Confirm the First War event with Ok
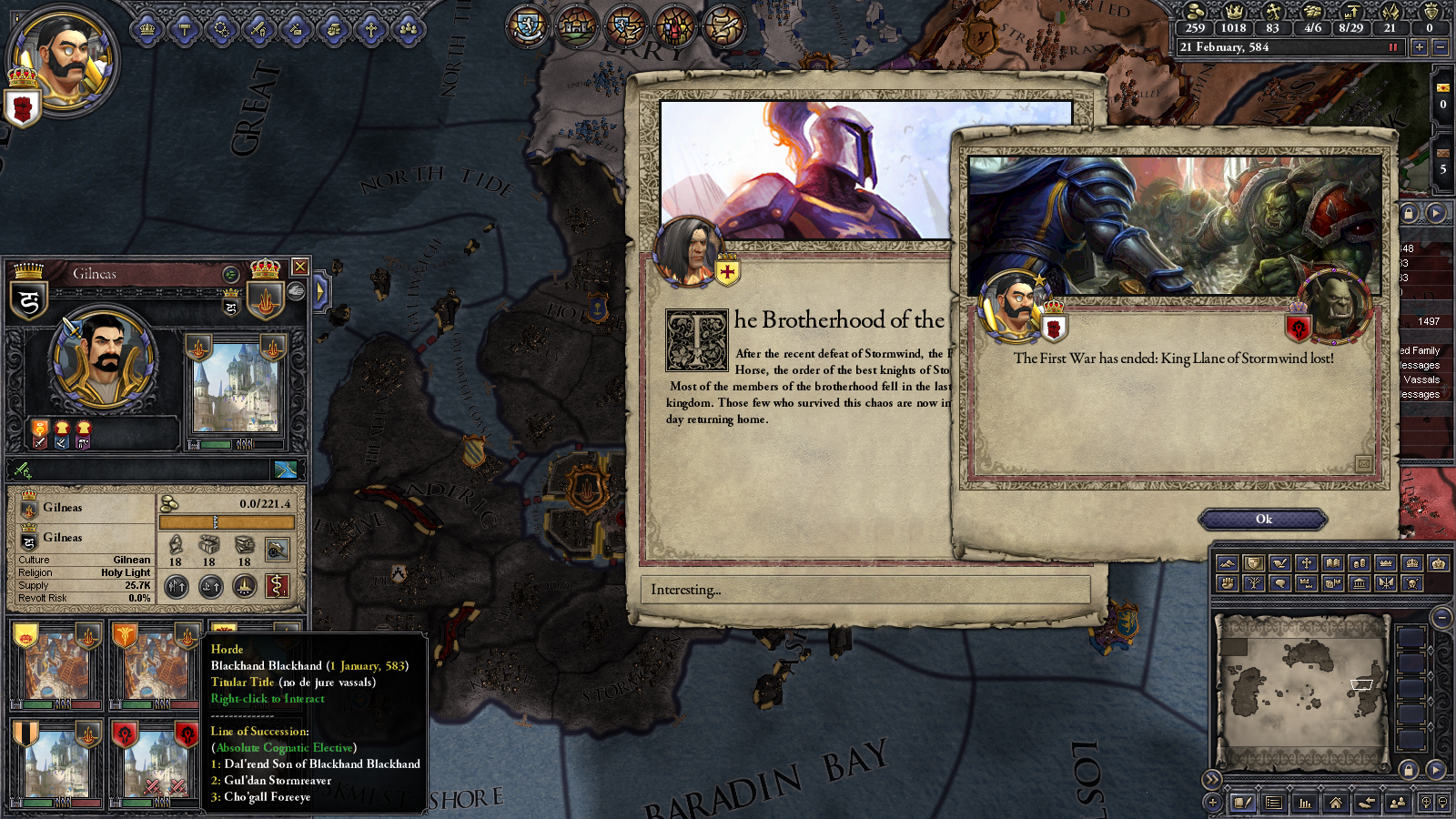 pos(1263,520)
